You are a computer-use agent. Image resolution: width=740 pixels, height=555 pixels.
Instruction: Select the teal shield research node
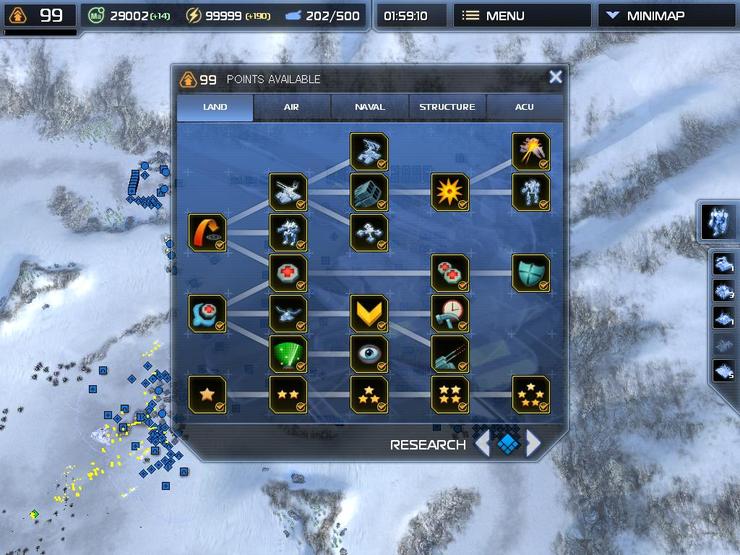[x=531, y=272]
